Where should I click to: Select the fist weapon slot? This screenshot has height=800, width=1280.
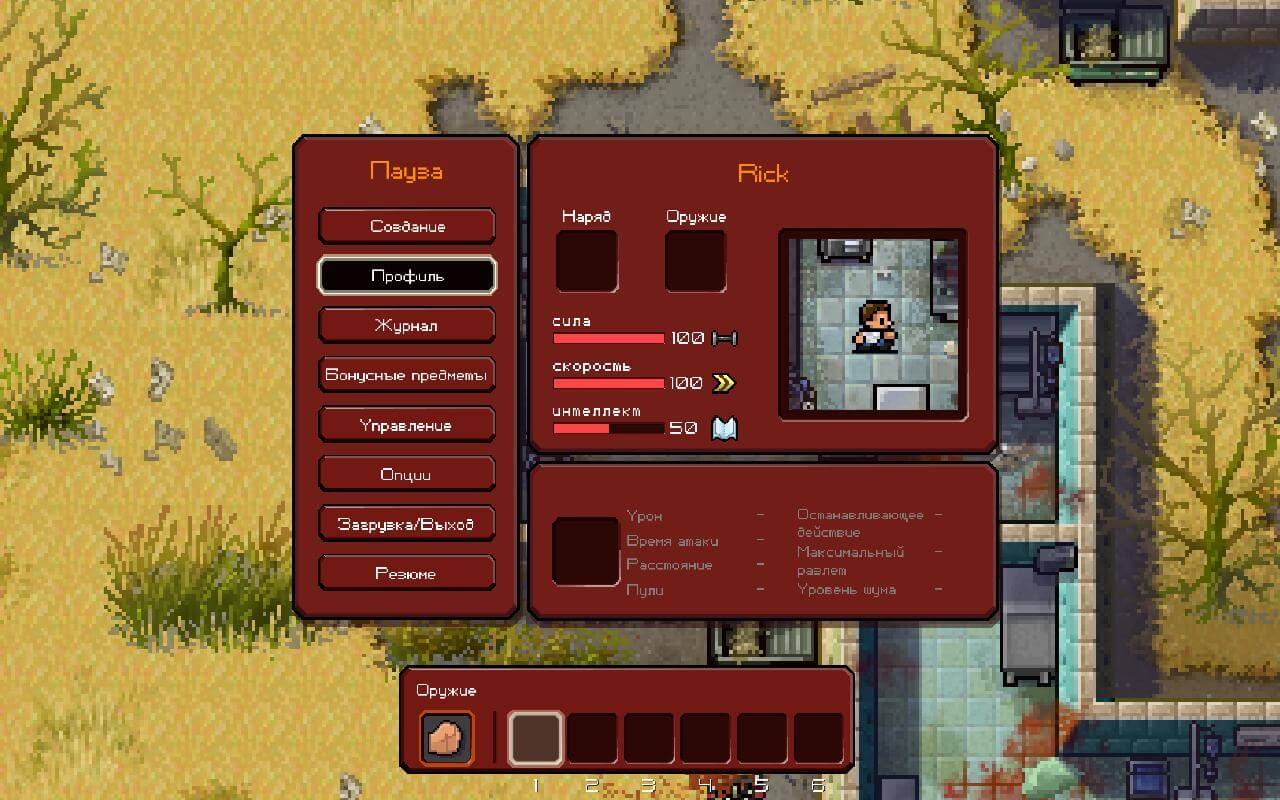point(446,738)
